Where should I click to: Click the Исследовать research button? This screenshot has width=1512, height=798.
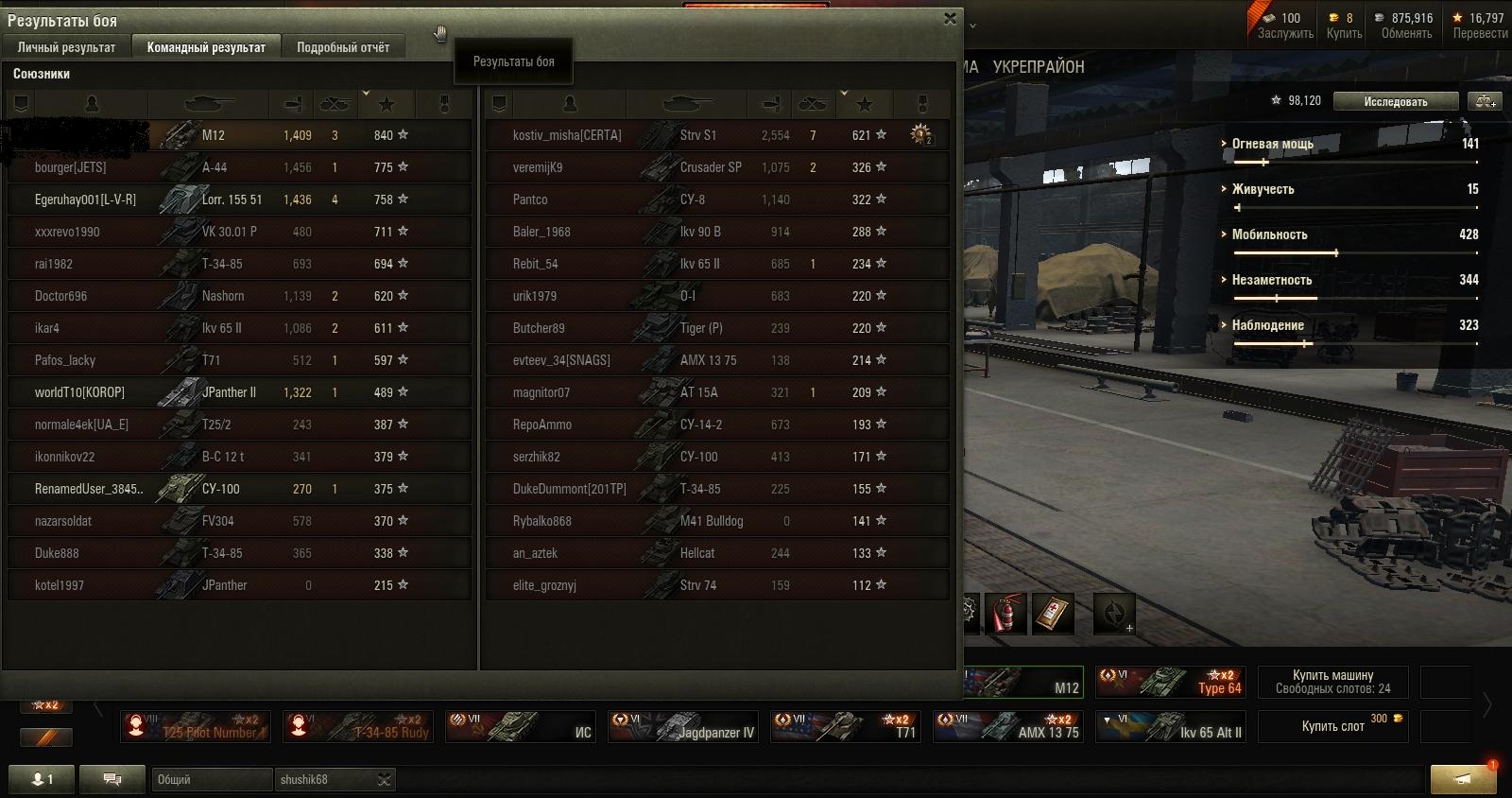(x=1395, y=101)
